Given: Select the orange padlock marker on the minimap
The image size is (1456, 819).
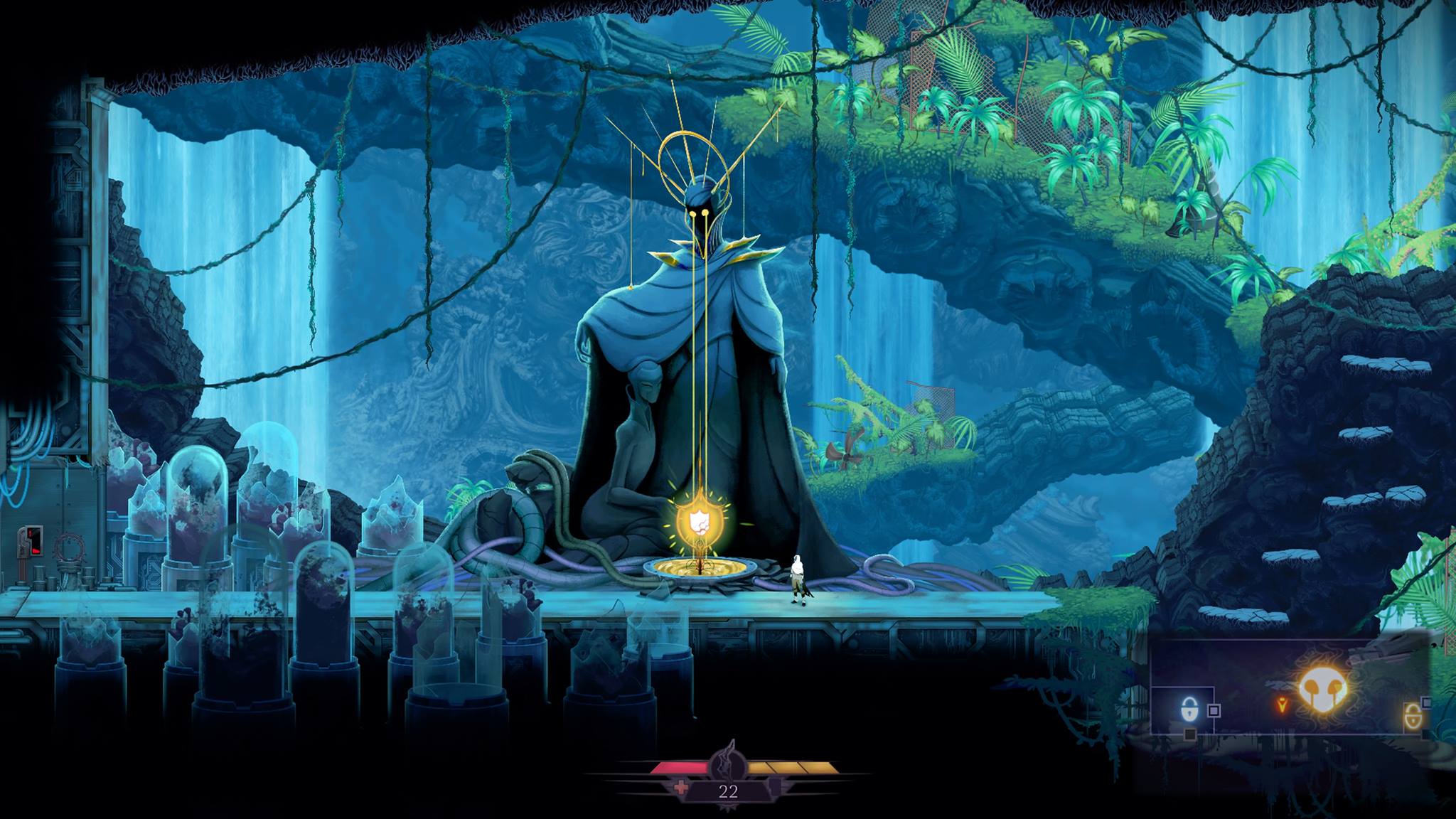Looking at the screenshot, I should (1413, 717).
